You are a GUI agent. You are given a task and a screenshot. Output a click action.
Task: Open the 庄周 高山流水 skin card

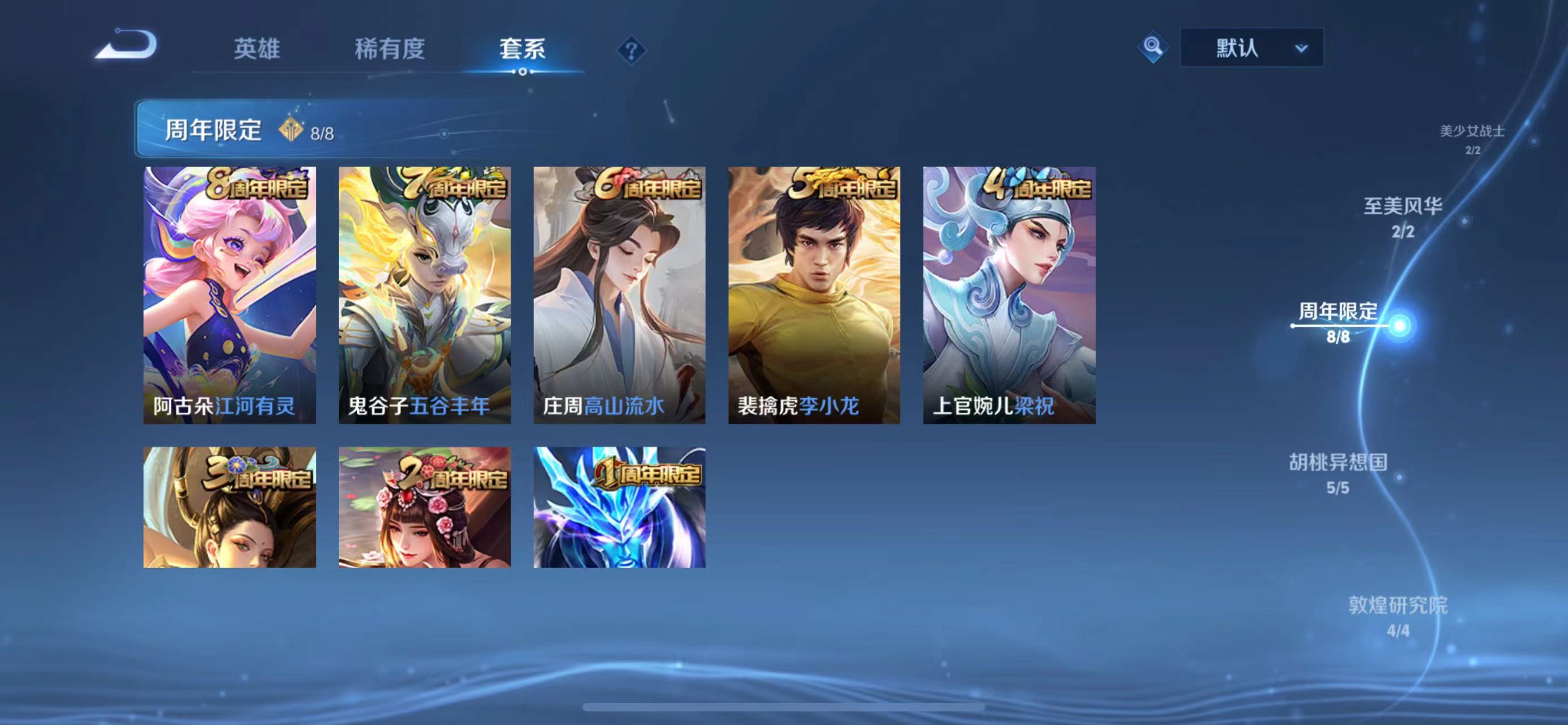point(619,295)
